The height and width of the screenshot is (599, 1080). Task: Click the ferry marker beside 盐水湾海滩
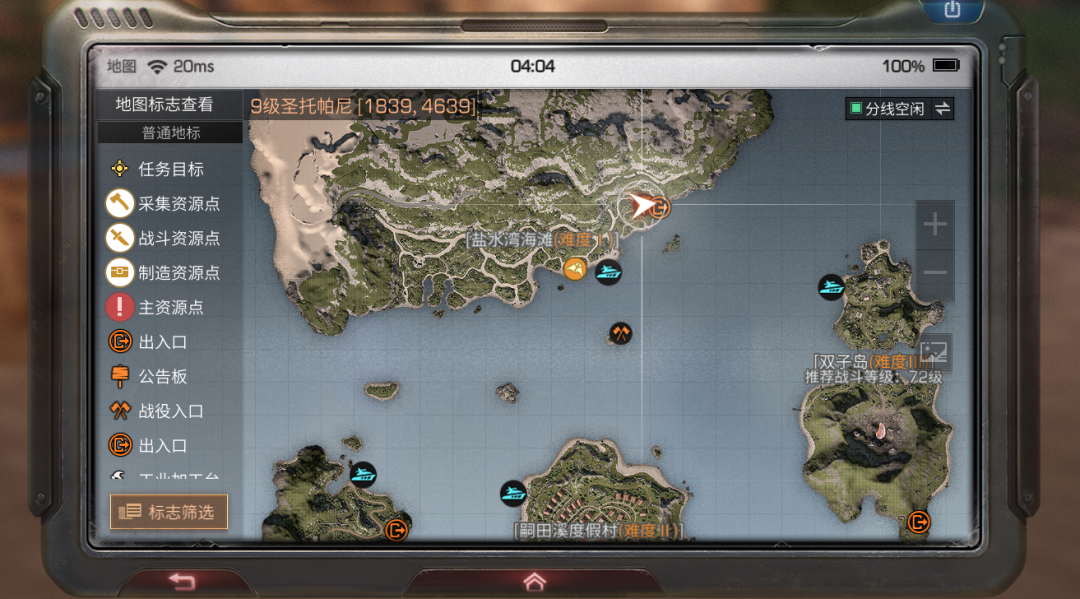click(x=608, y=271)
